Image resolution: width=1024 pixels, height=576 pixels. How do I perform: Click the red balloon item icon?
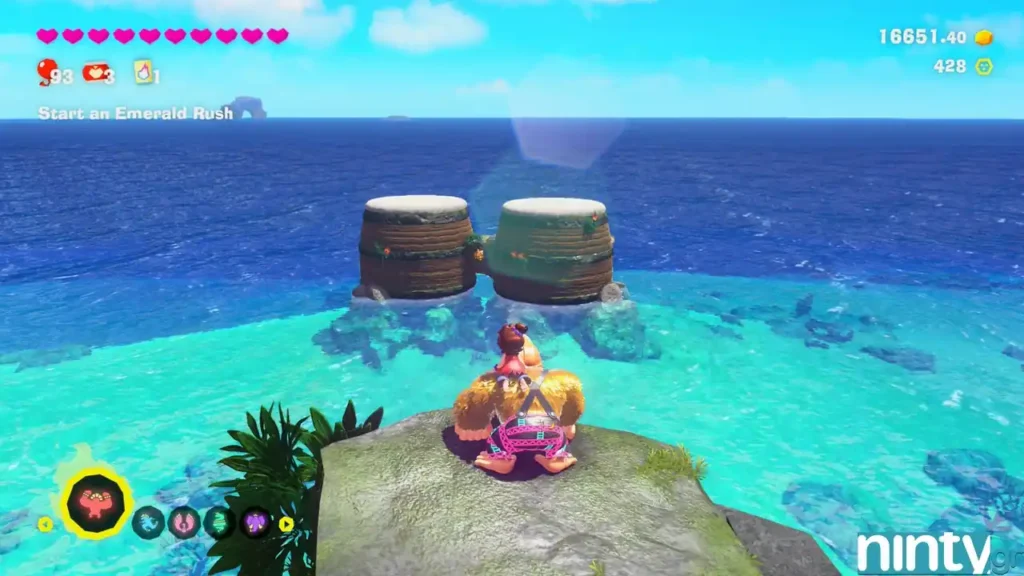tap(46, 71)
